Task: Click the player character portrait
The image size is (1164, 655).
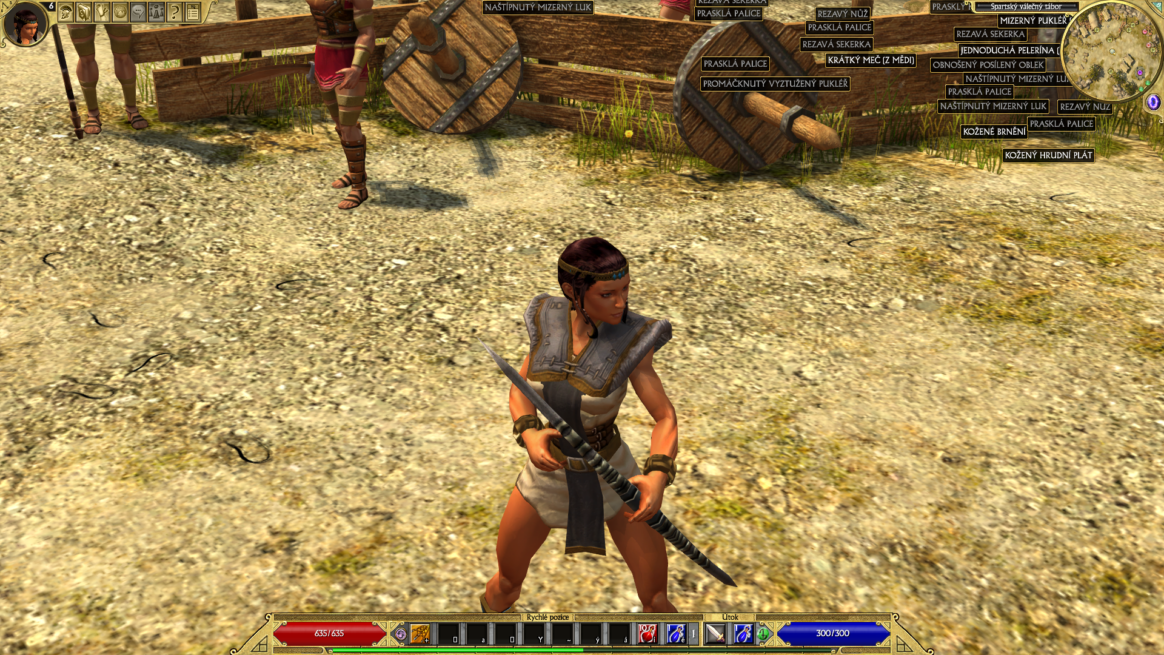Action: 24,24
